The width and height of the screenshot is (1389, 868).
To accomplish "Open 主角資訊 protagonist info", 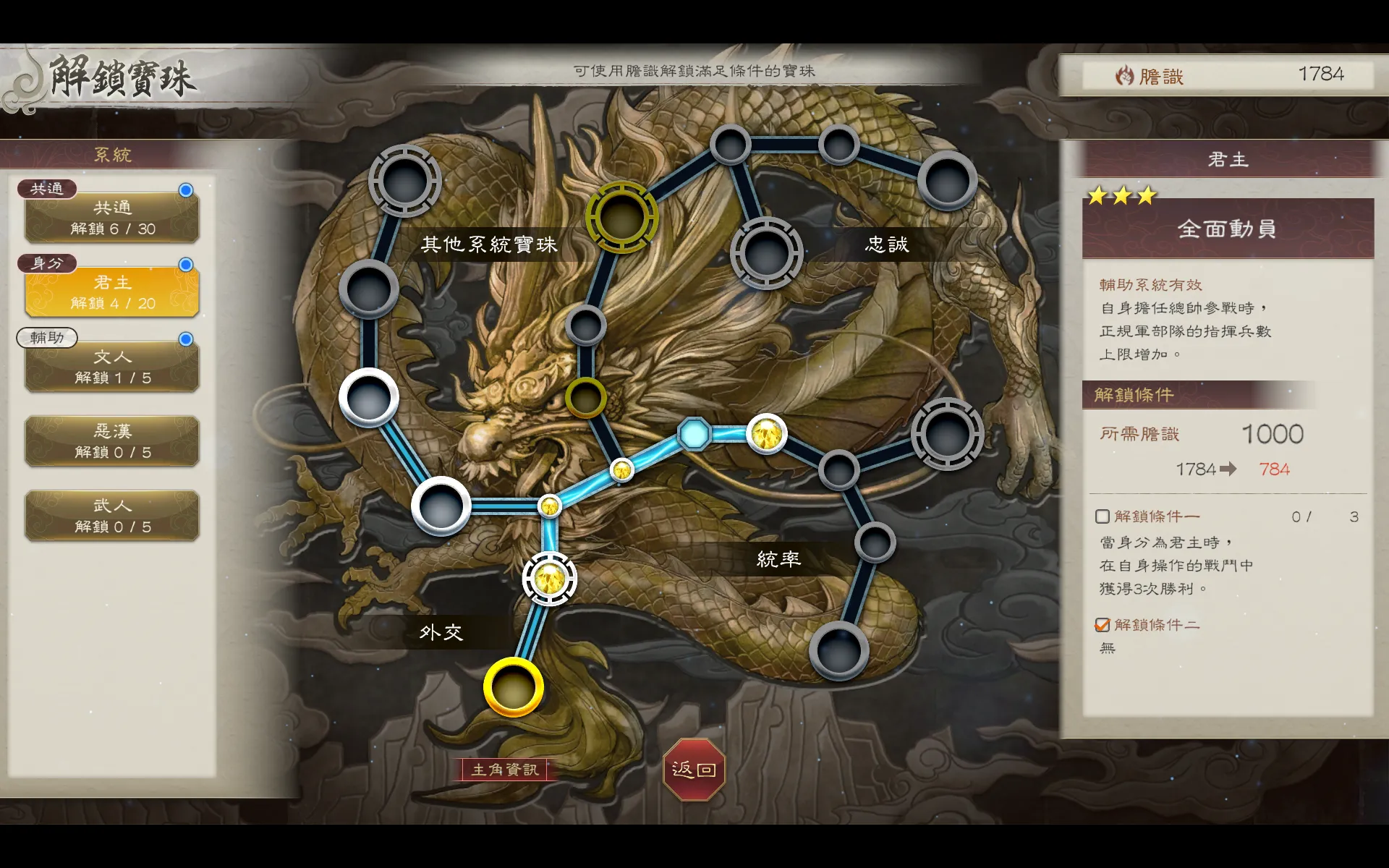I will click(x=505, y=770).
